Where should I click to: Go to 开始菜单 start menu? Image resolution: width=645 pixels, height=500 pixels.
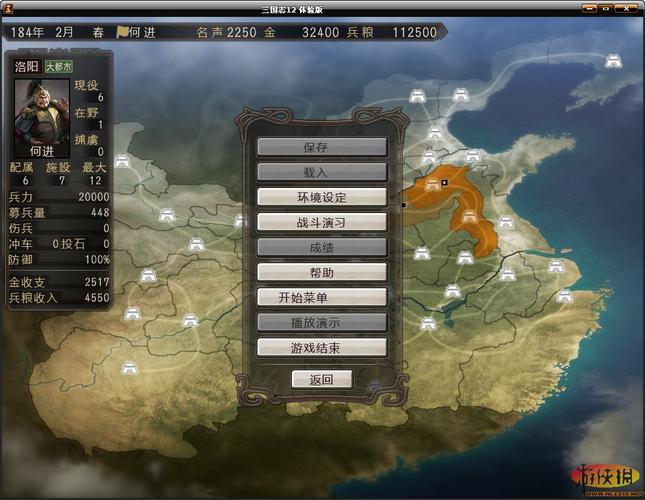[321, 297]
